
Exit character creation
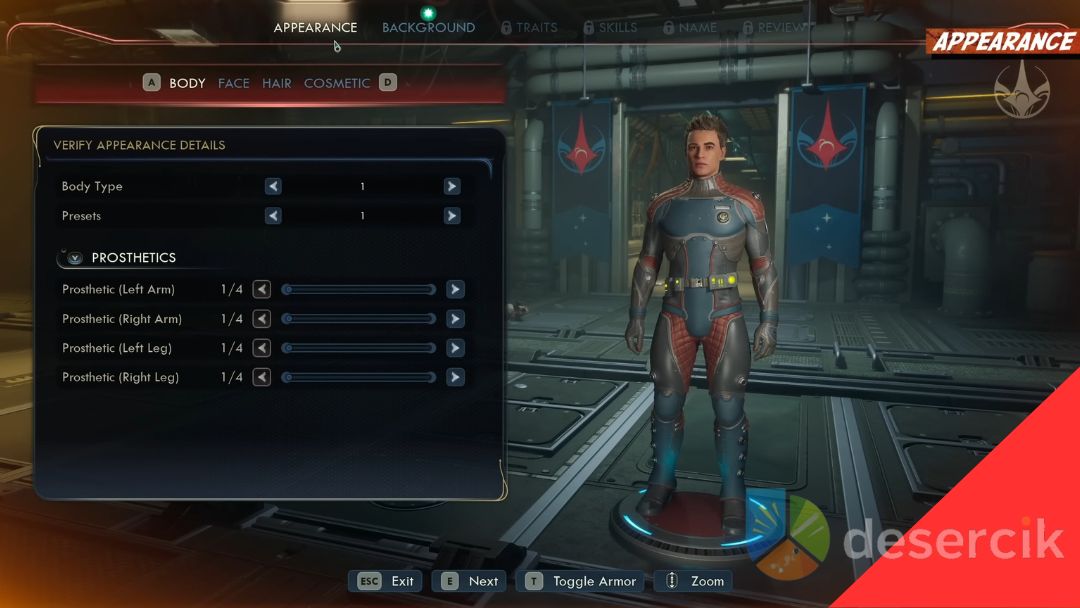coord(386,581)
